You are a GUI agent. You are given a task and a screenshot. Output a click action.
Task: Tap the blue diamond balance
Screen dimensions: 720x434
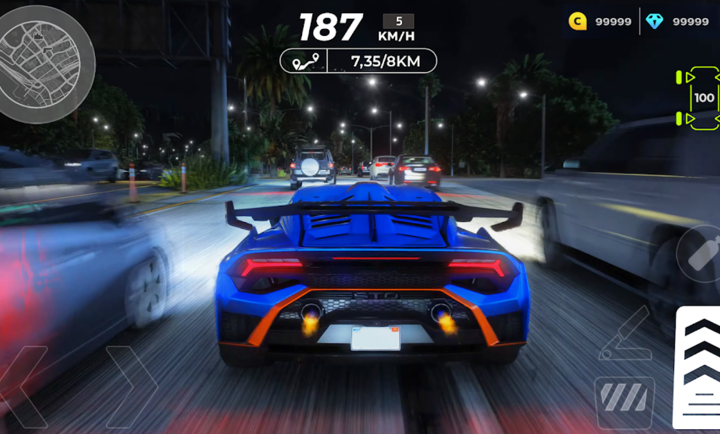click(x=677, y=21)
